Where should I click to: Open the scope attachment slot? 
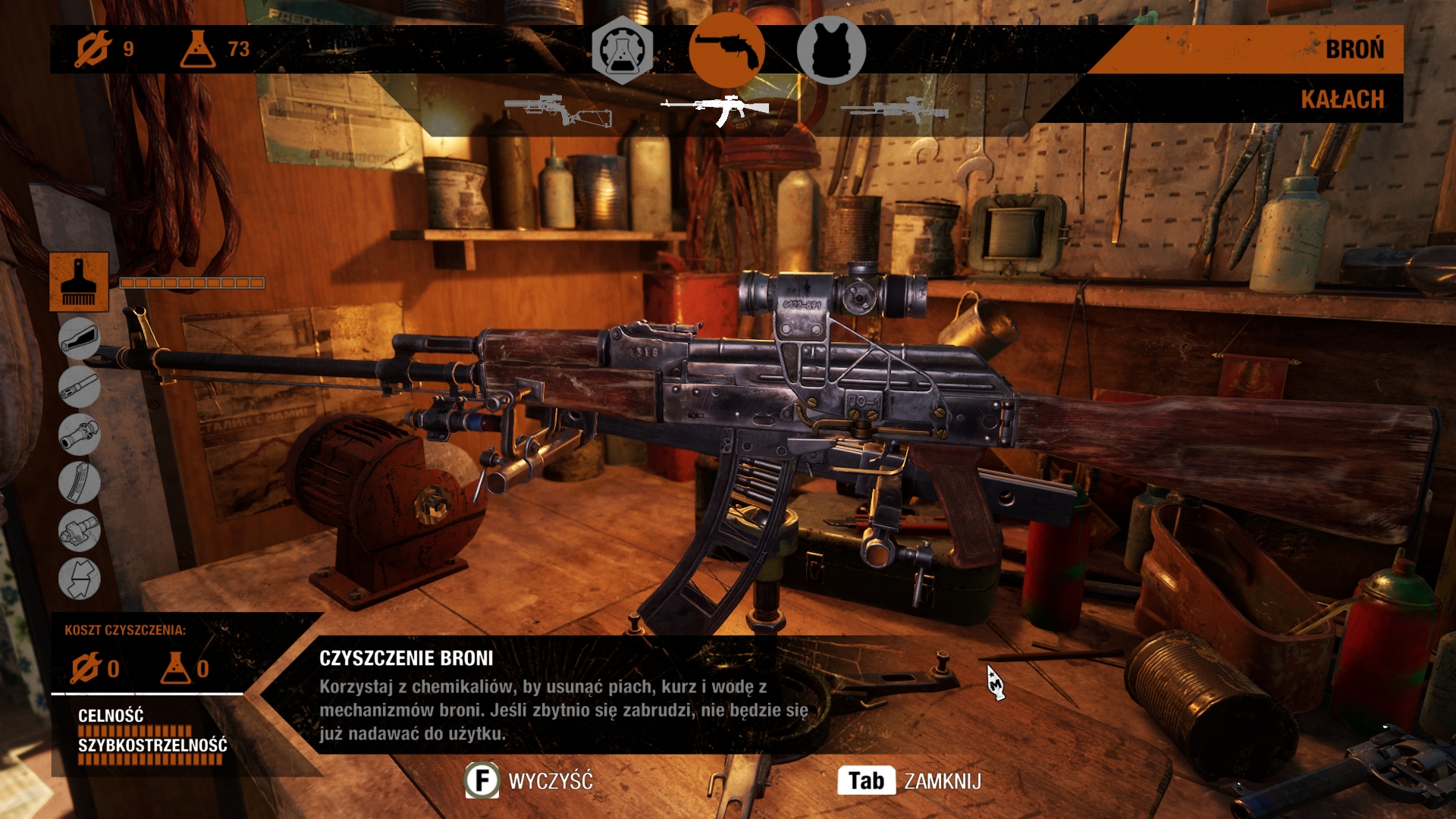coord(79,435)
